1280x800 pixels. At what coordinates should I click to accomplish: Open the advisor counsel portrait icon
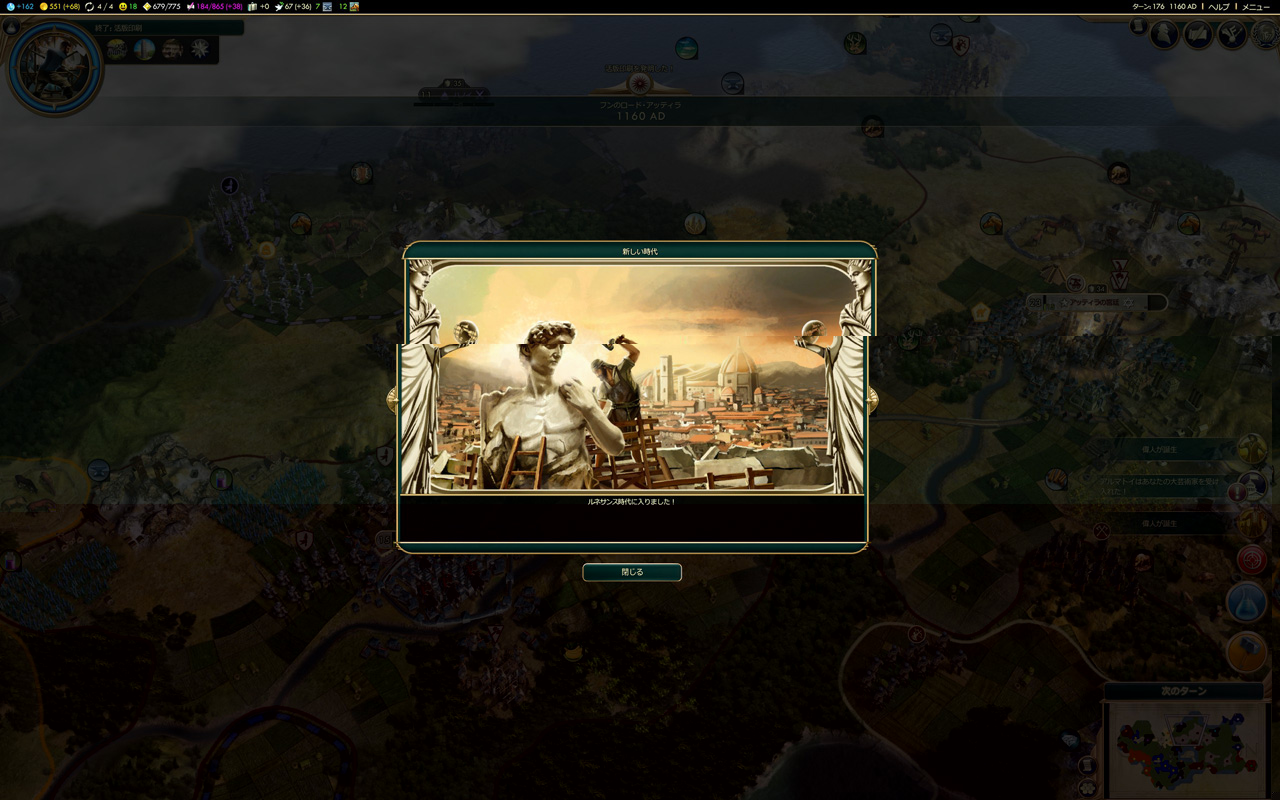[x=1164, y=35]
